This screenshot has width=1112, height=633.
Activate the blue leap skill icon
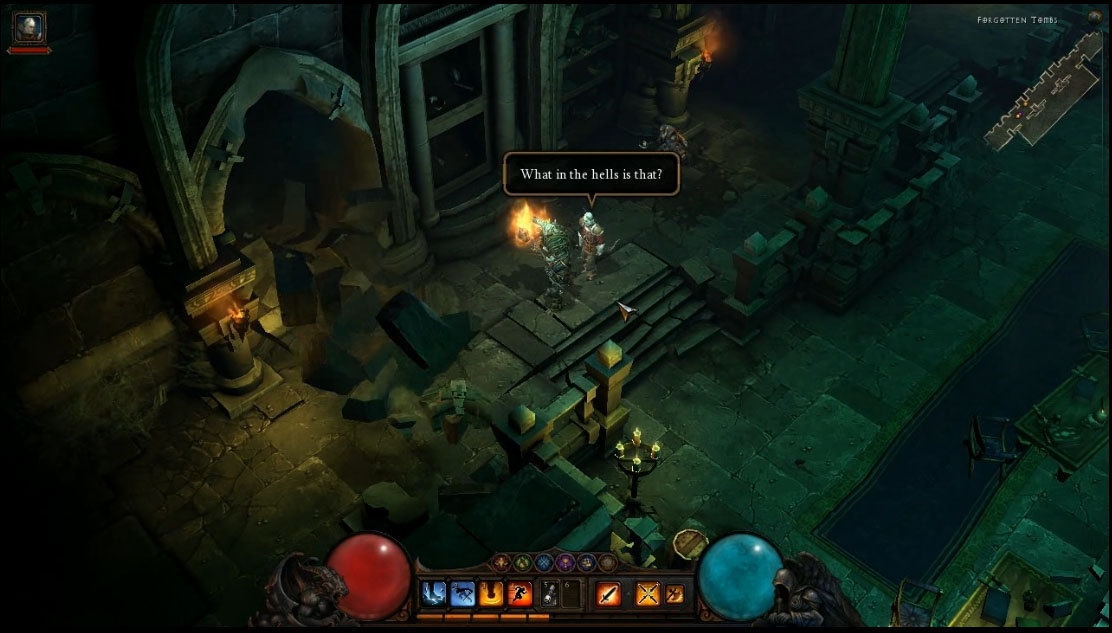point(434,594)
